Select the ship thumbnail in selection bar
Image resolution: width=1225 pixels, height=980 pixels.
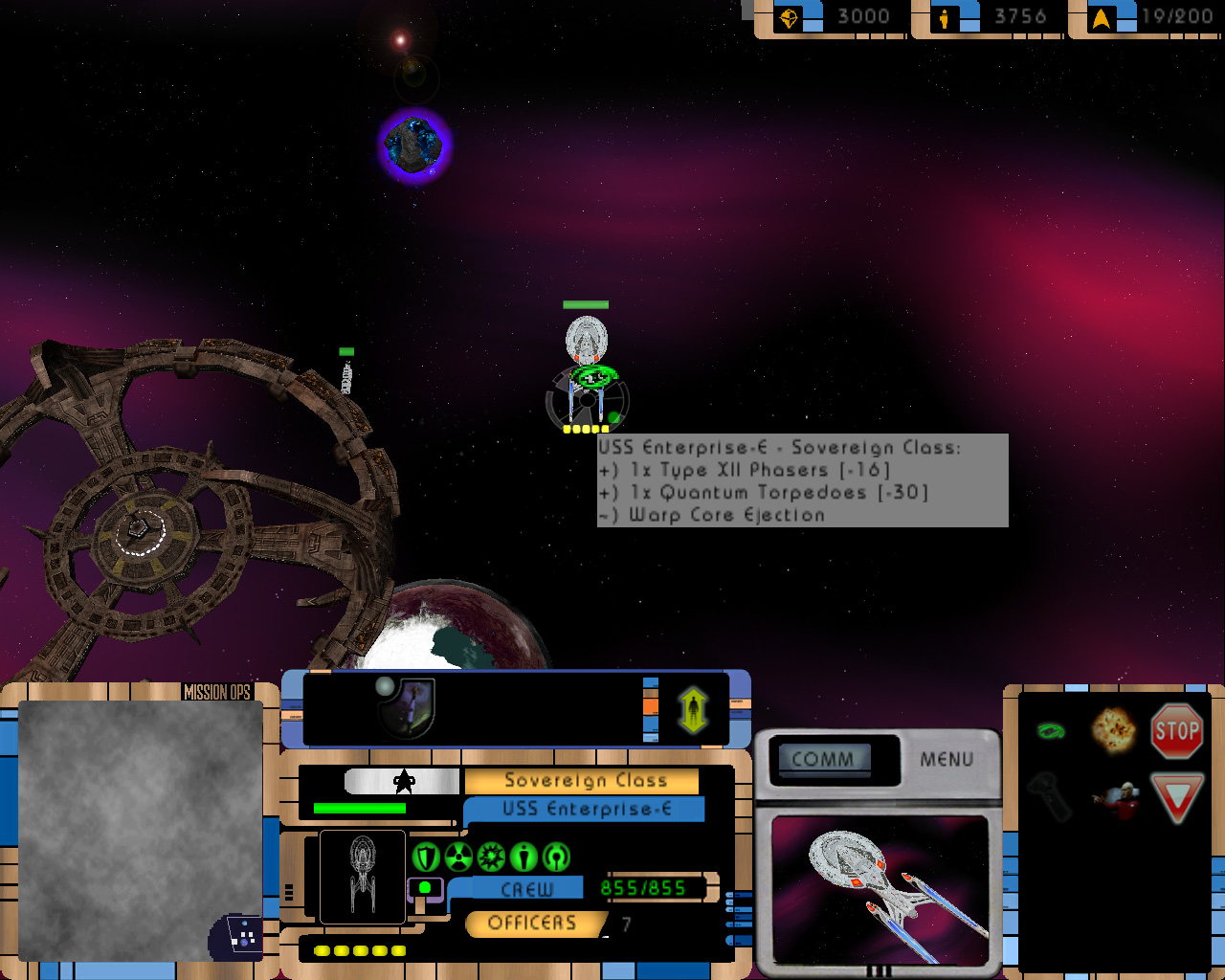click(x=408, y=707)
